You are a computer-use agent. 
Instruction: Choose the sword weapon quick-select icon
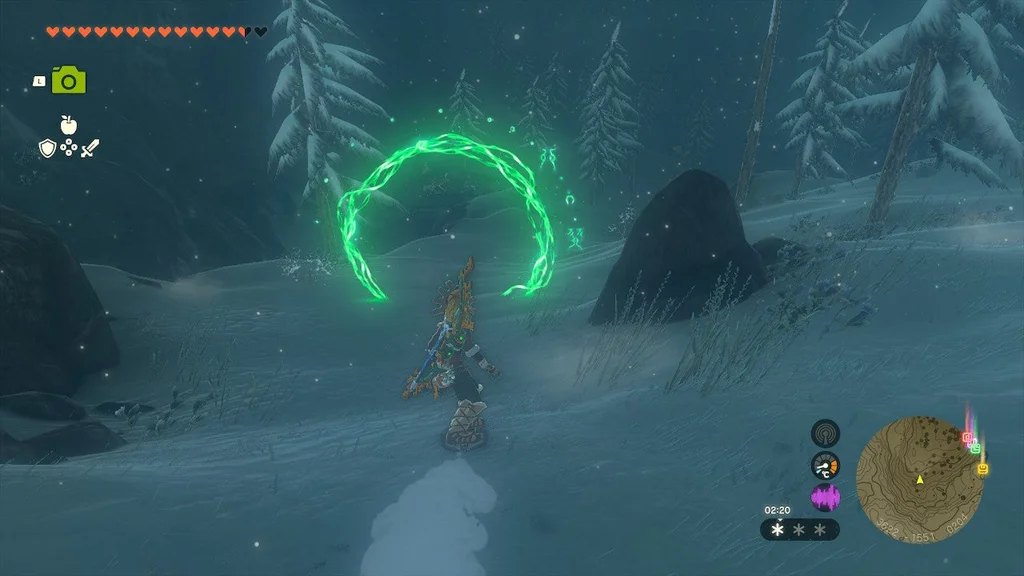pyautogui.click(x=90, y=148)
